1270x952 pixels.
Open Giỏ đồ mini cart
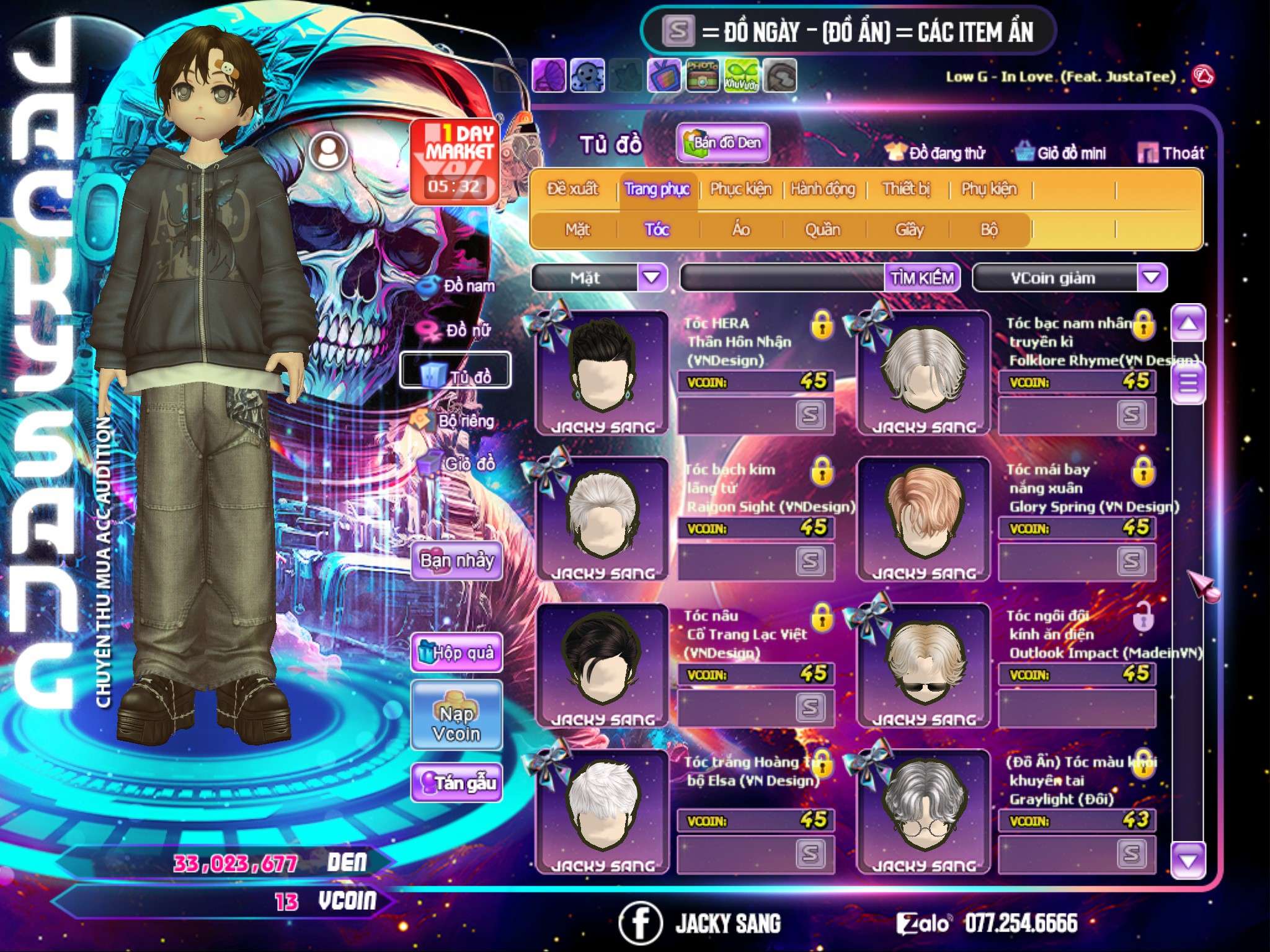[1061, 153]
